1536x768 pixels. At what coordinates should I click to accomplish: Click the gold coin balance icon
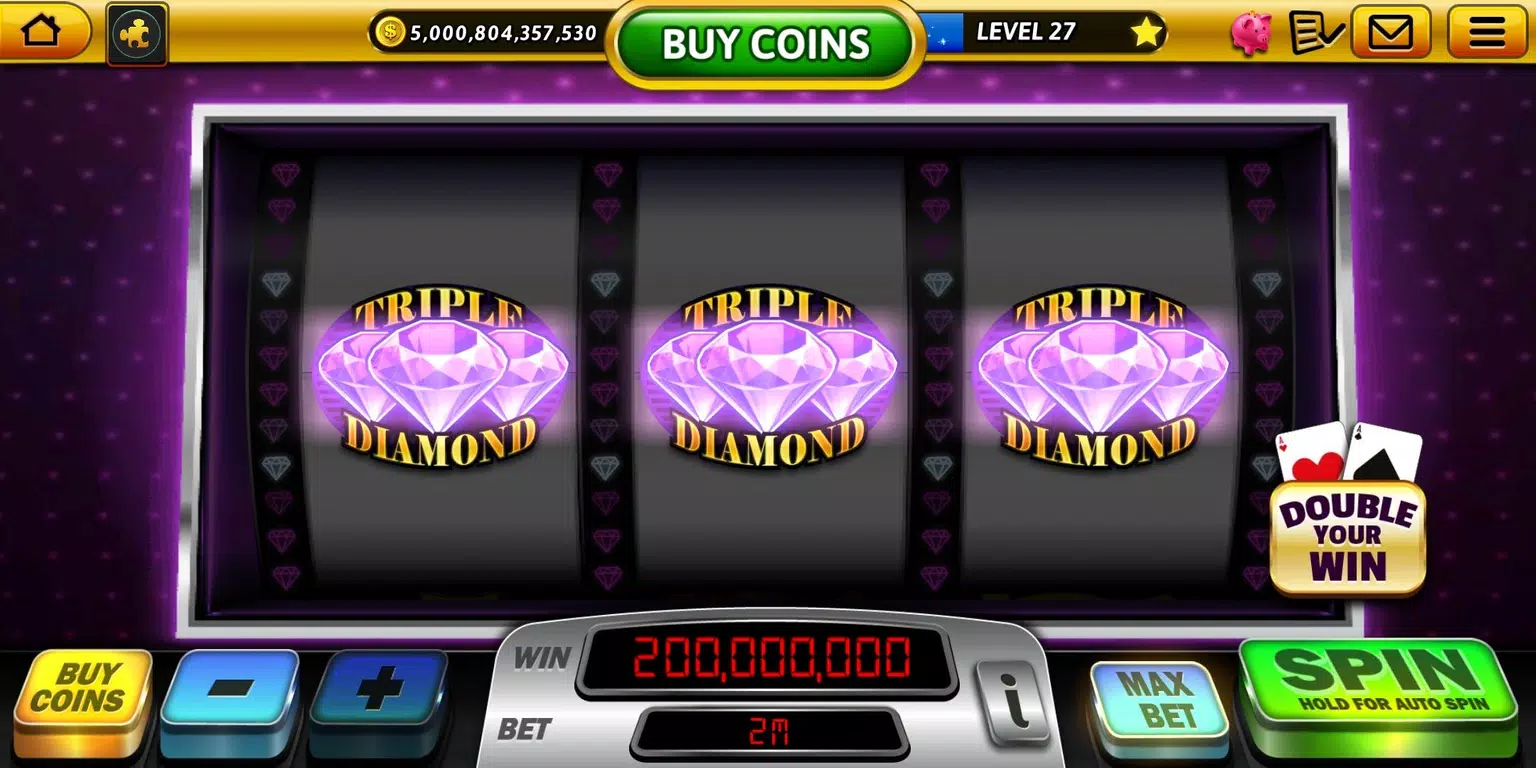(389, 31)
